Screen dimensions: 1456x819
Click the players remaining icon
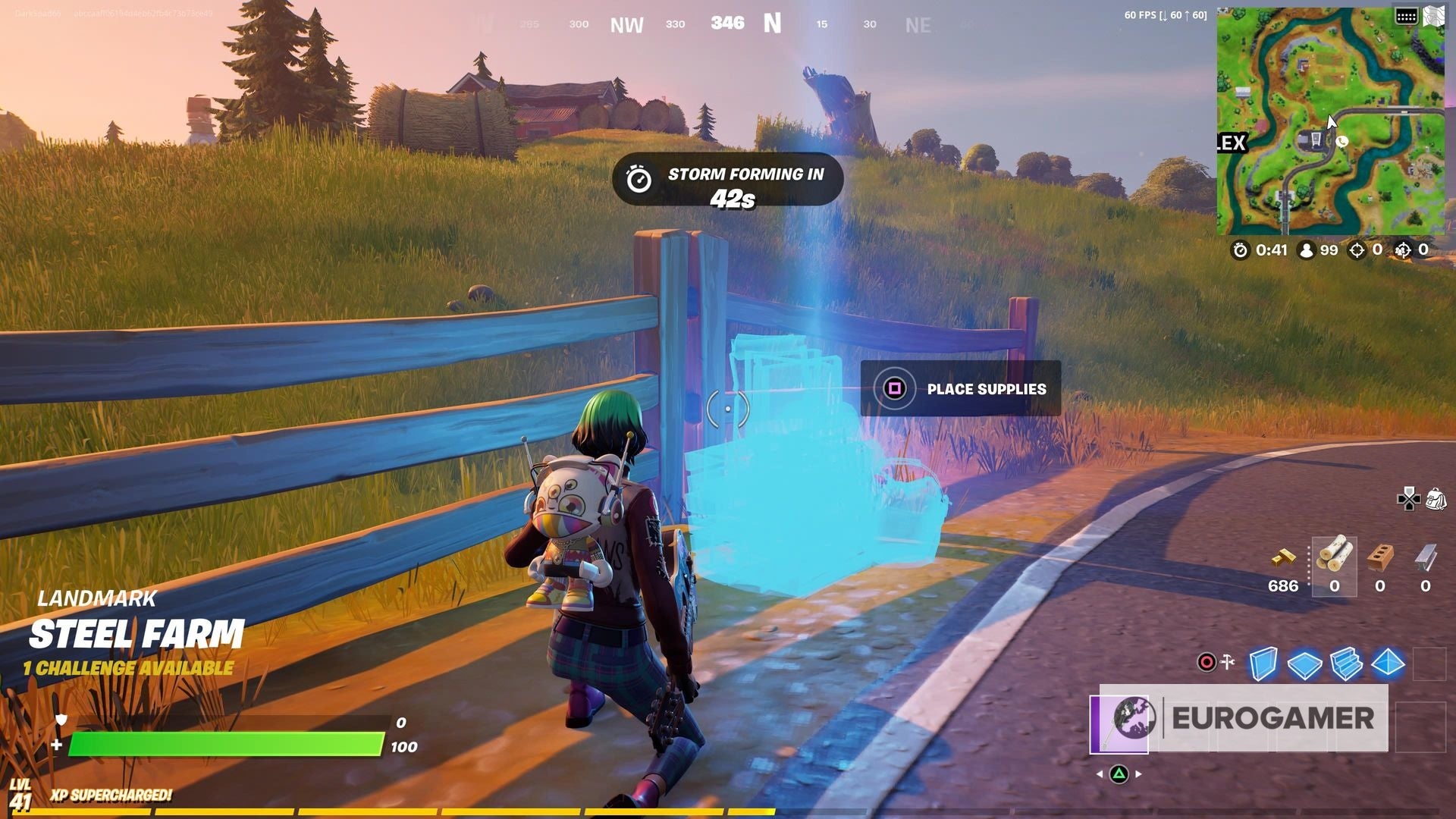point(1307,250)
